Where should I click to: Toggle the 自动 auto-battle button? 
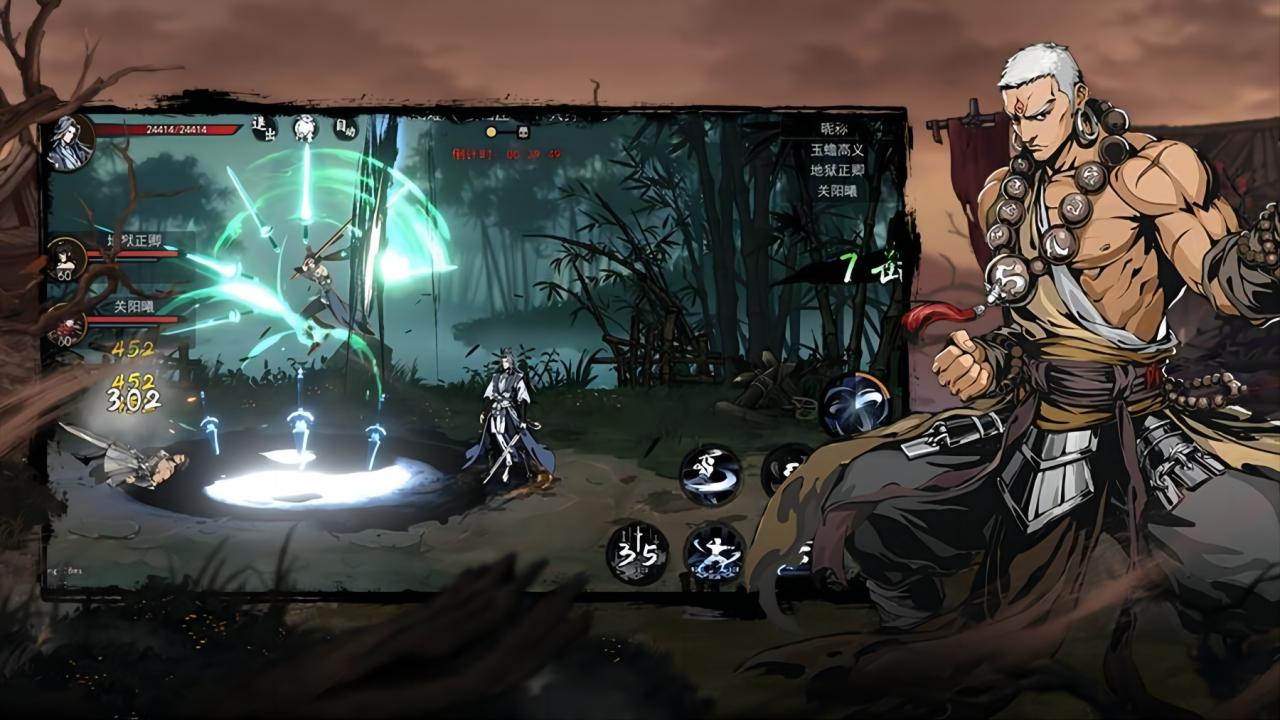coord(345,128)
